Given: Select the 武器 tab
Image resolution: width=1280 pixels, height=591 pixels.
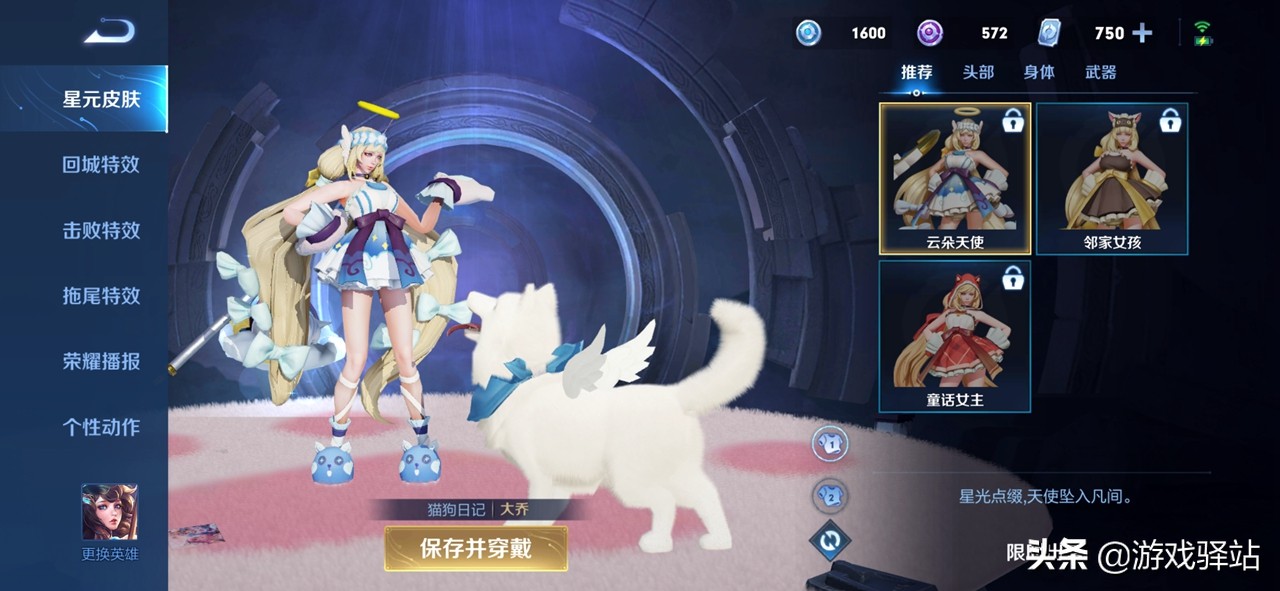Looking at the screenshot, I should (x=1100, y=72).
